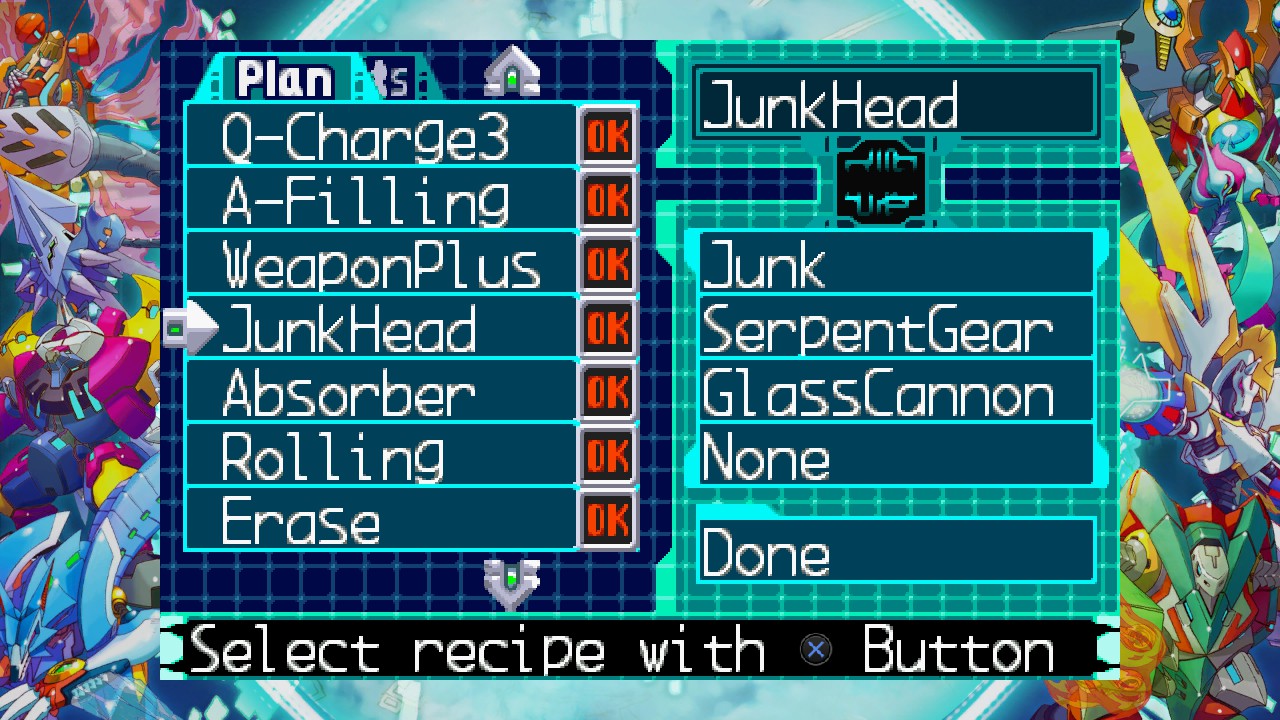
Task: Select the SerpentGear ingredient slot
Action: point(895,328)
